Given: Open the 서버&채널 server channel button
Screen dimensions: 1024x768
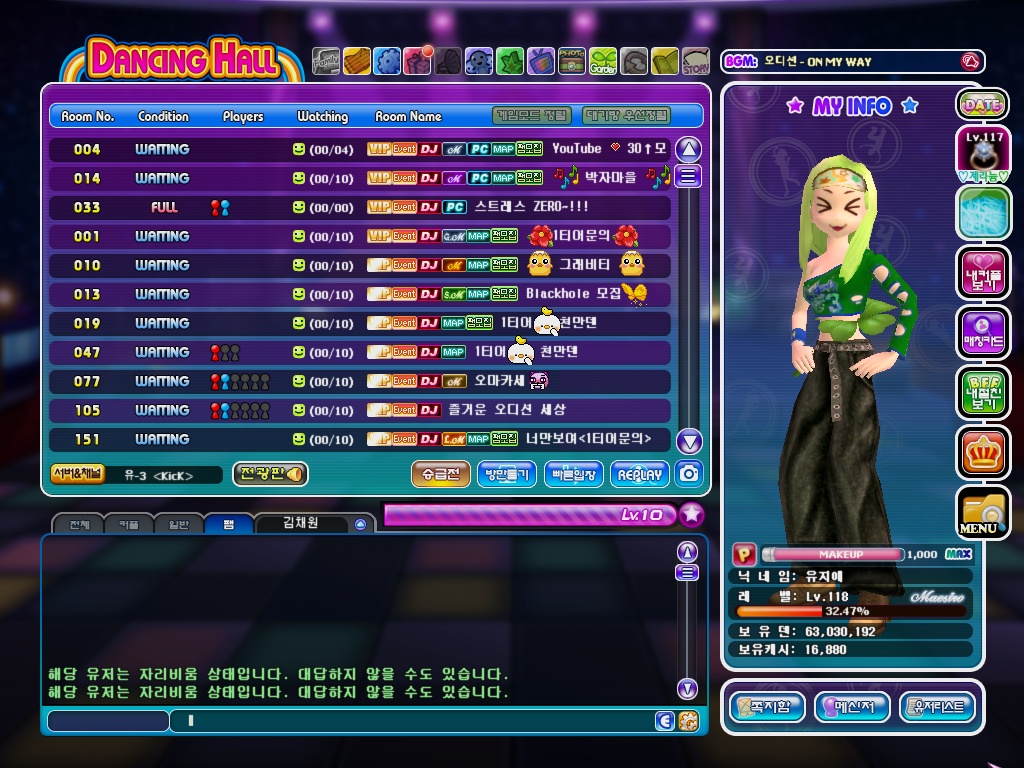Looking at the screenshot, I should (77, 474).
